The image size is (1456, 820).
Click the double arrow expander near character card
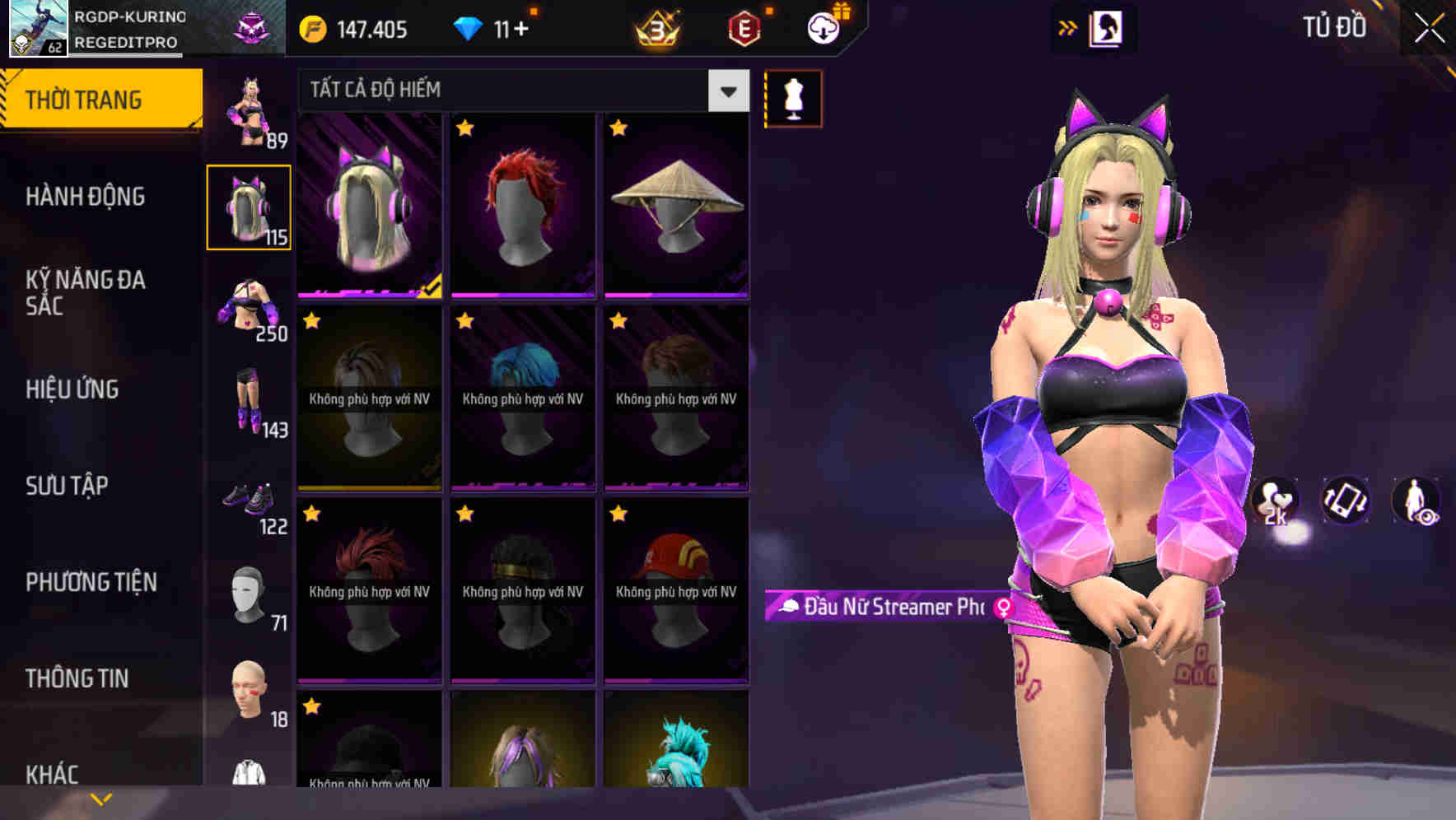pos(1066,27)
